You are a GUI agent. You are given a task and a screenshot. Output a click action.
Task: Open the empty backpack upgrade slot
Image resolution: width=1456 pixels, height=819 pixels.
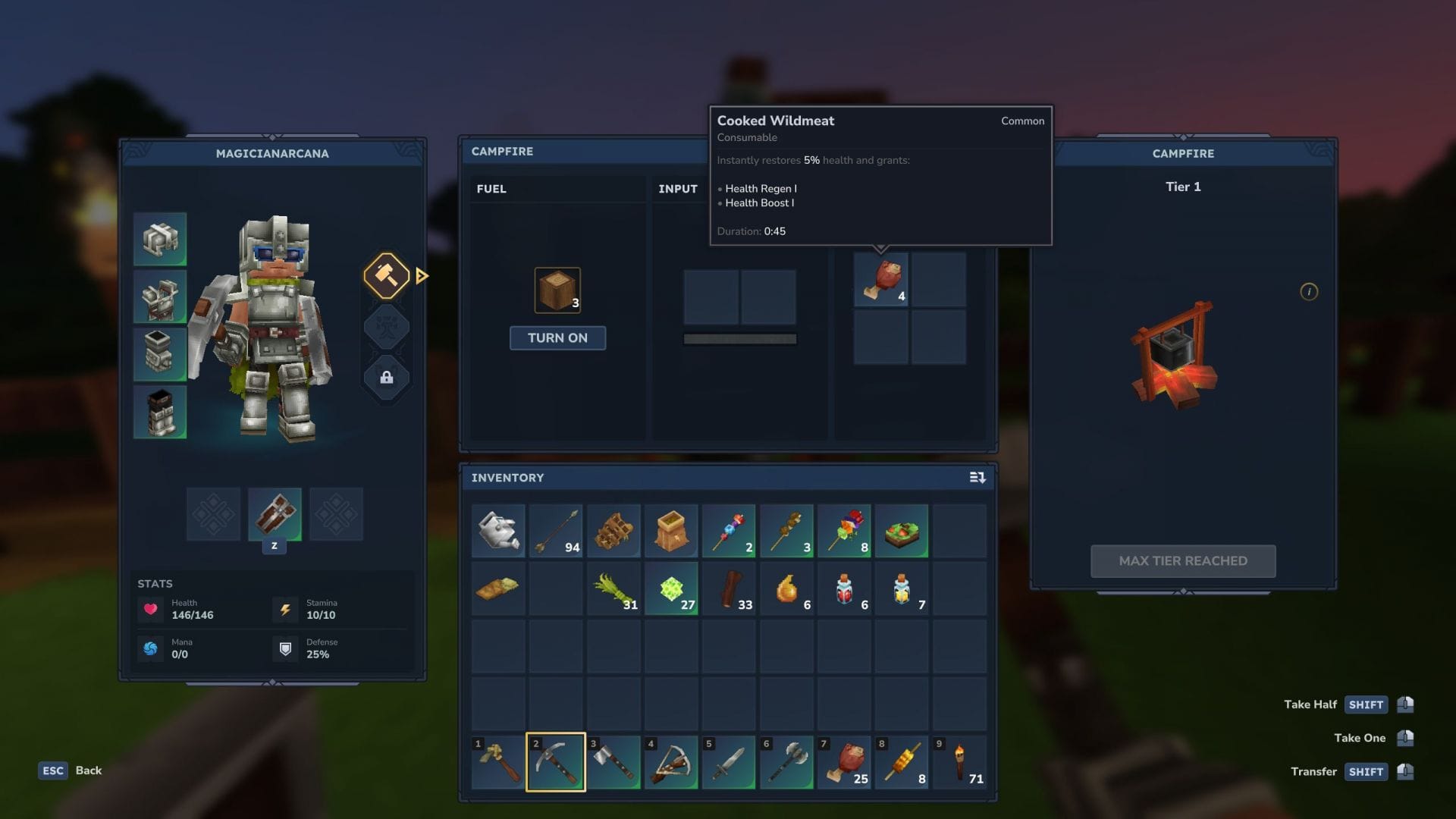(x=213, y=514)
